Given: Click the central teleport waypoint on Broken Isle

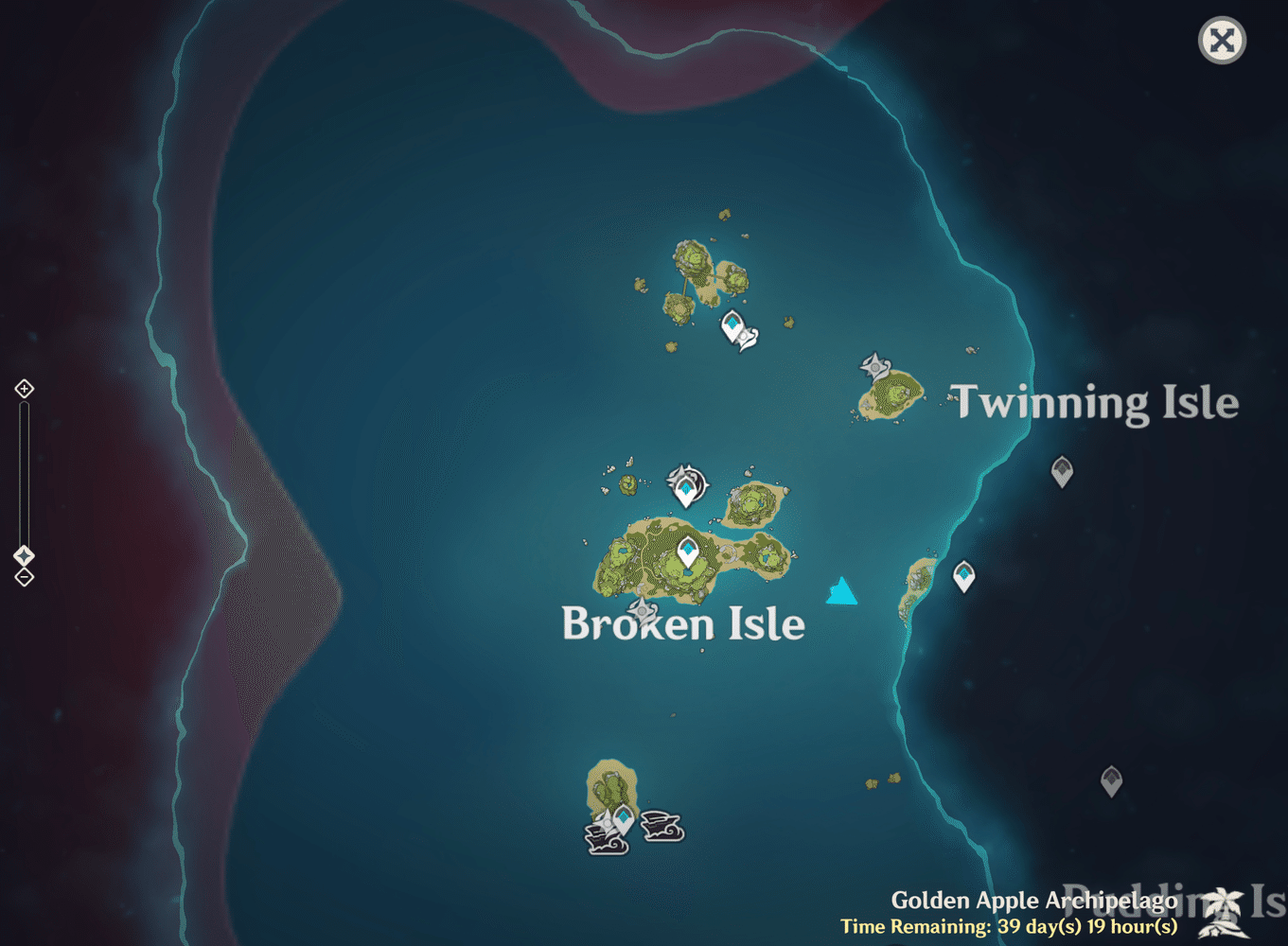Looking at the screenshot, I should point(687,552).
